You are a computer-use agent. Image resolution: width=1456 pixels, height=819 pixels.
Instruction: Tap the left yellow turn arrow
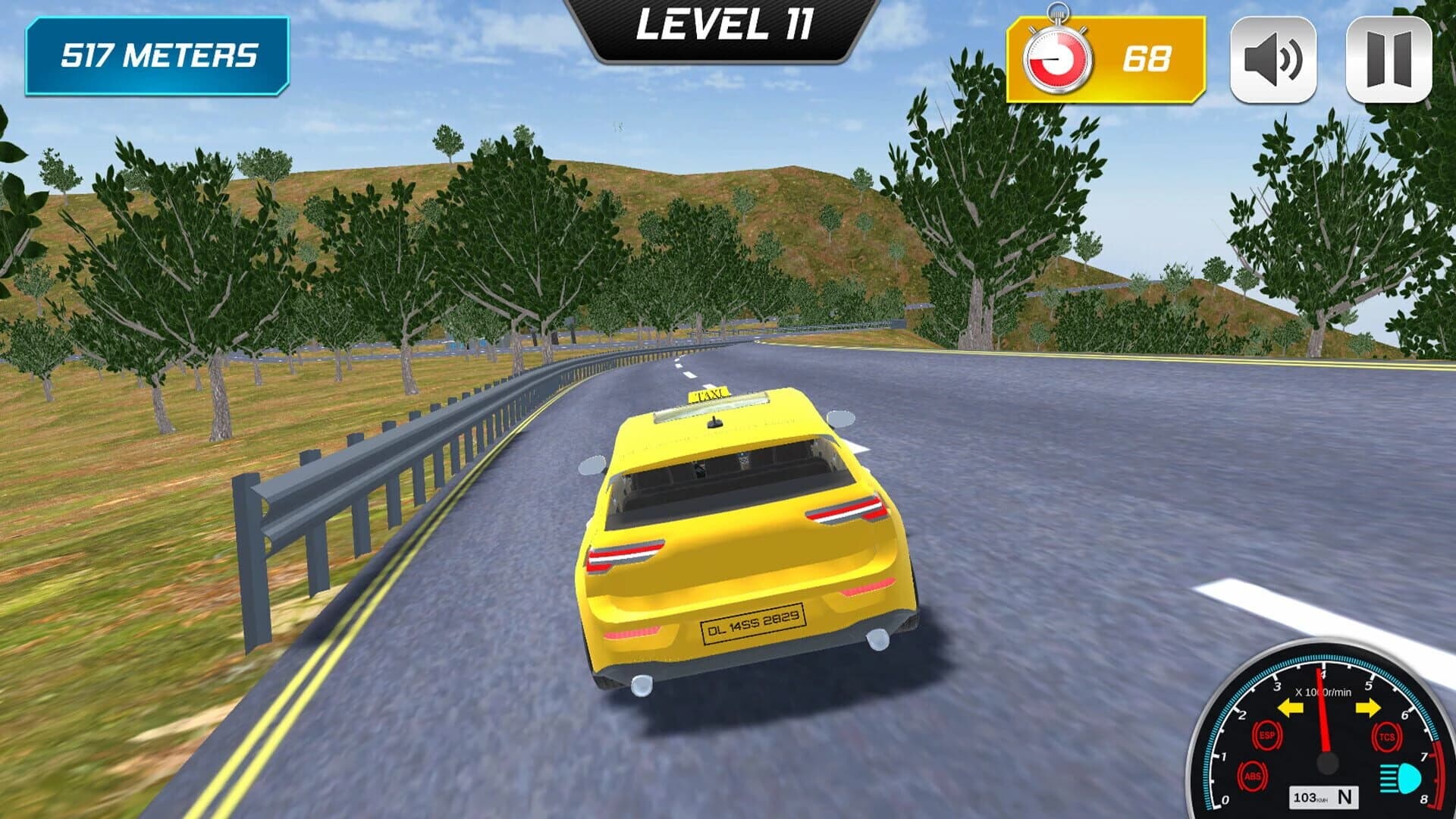click(x=1291, y=707)
